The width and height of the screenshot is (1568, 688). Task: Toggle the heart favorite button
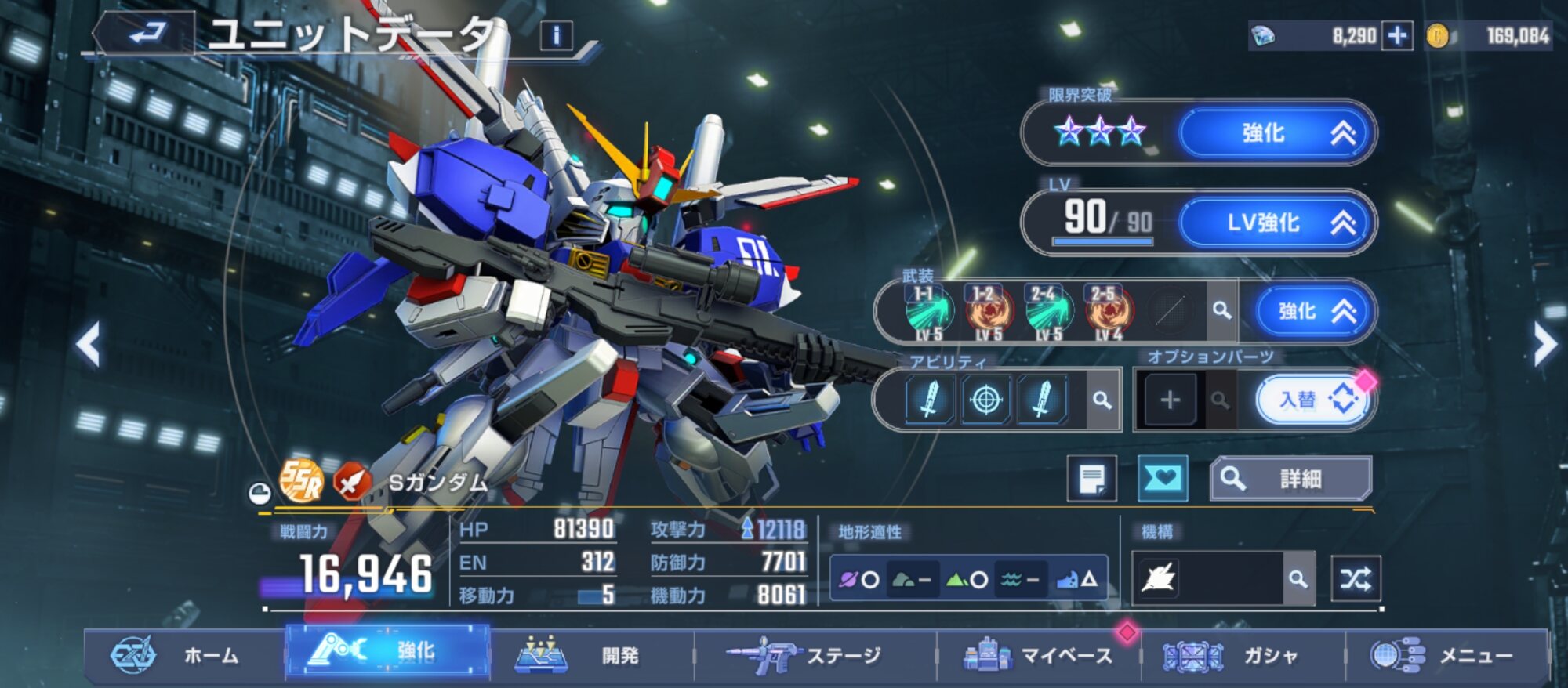pyautogui.click(x=1162, y=479)
